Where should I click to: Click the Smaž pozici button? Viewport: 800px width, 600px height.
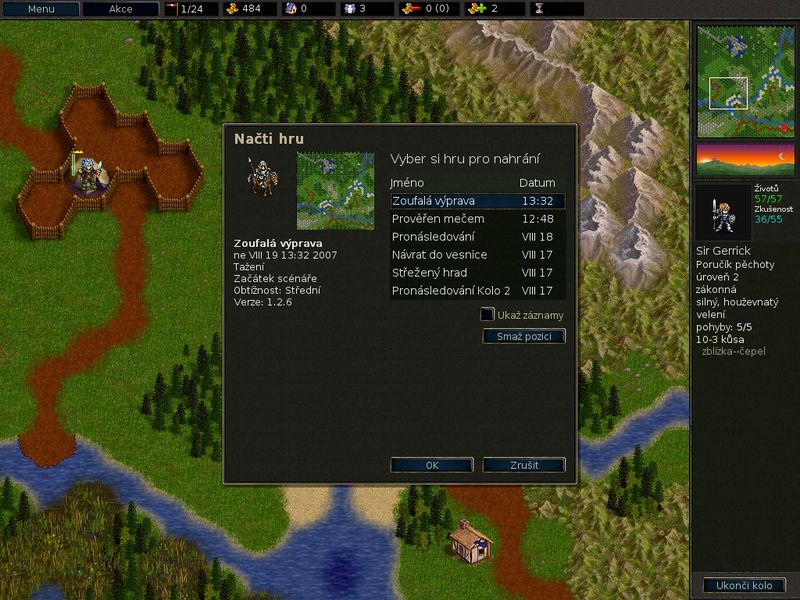[524, 337]
